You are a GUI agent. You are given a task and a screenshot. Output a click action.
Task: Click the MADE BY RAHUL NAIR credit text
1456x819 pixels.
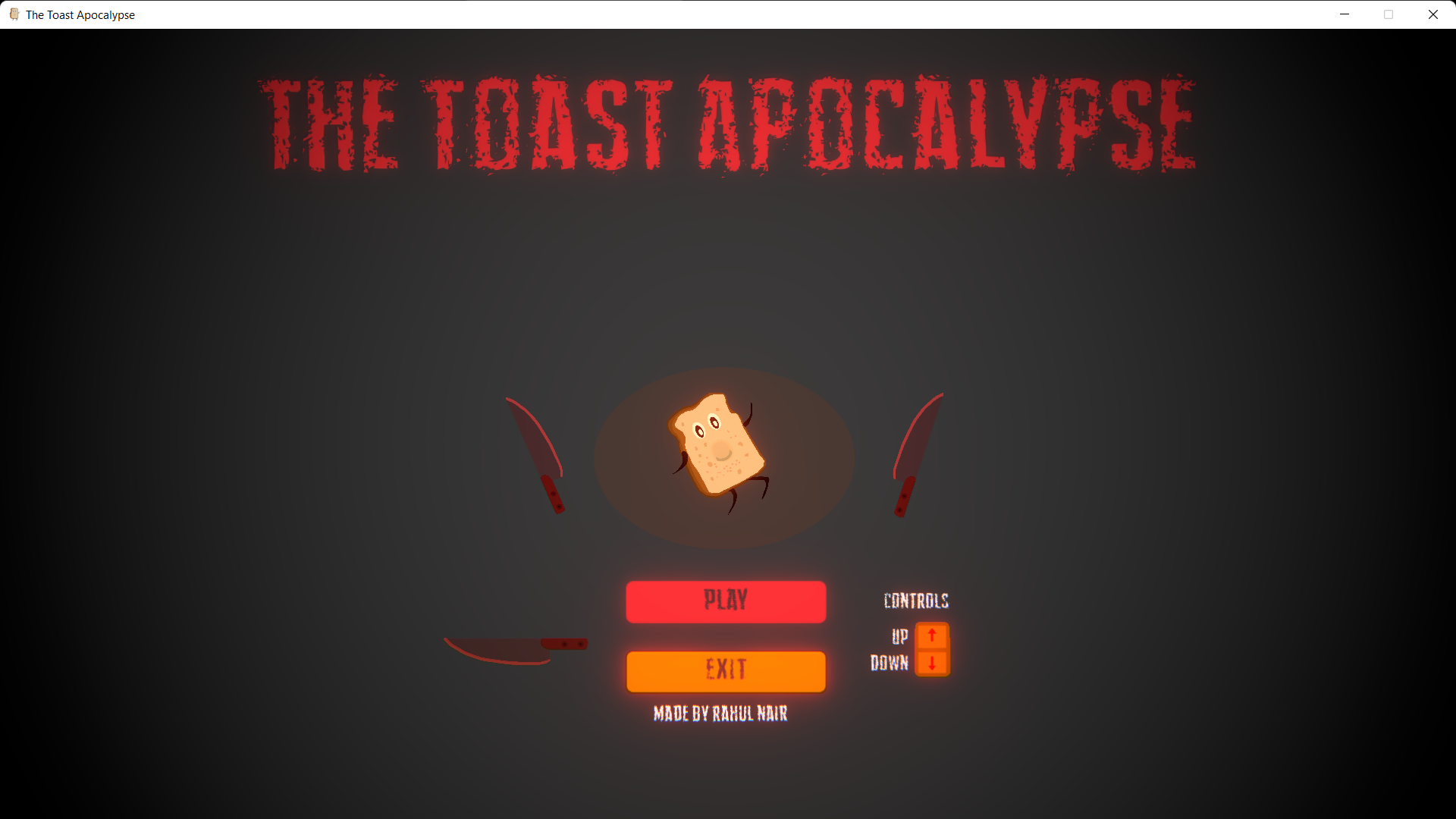(720, 713)
